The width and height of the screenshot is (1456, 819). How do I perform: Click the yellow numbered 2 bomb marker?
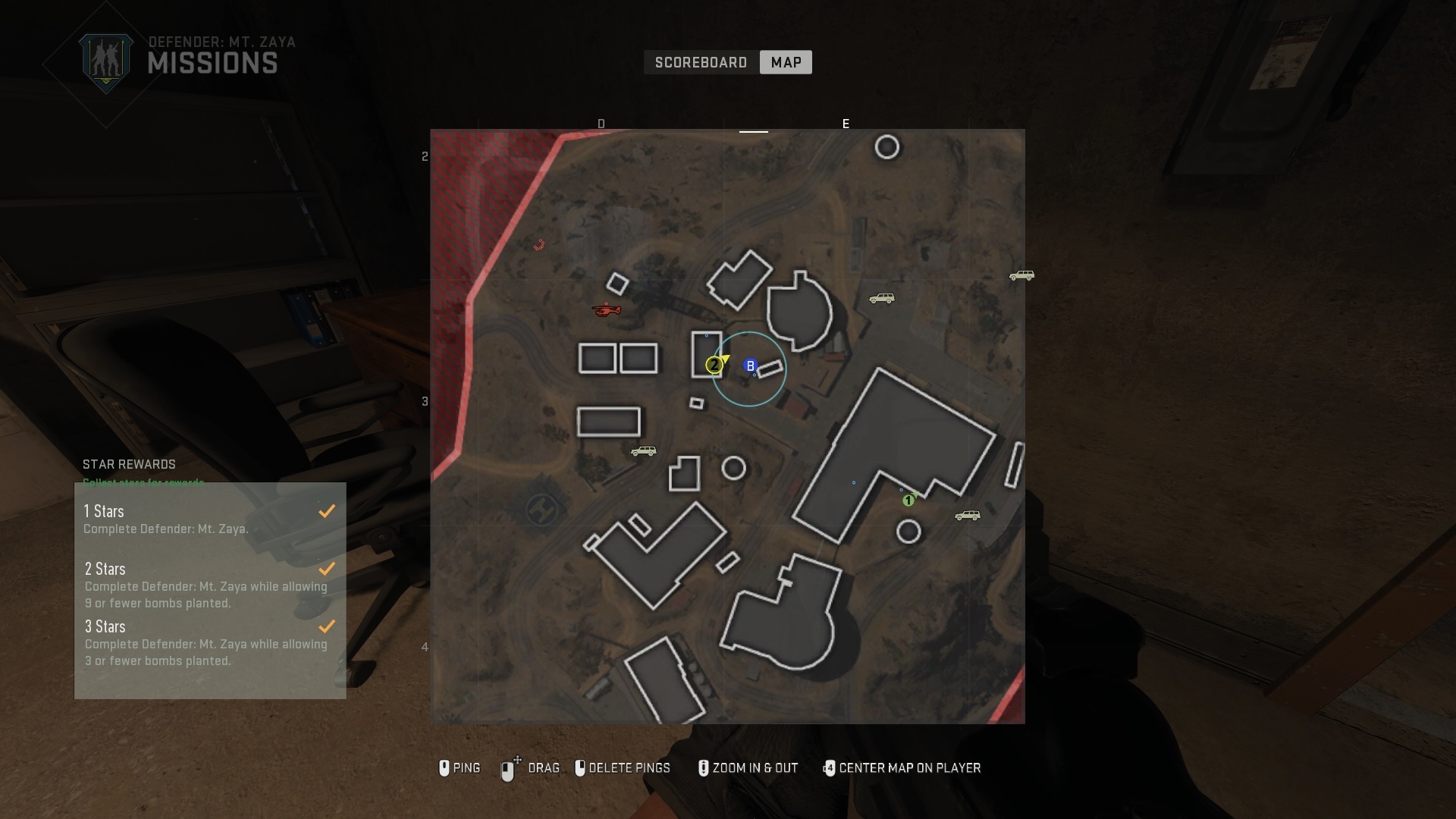(714, 365)
